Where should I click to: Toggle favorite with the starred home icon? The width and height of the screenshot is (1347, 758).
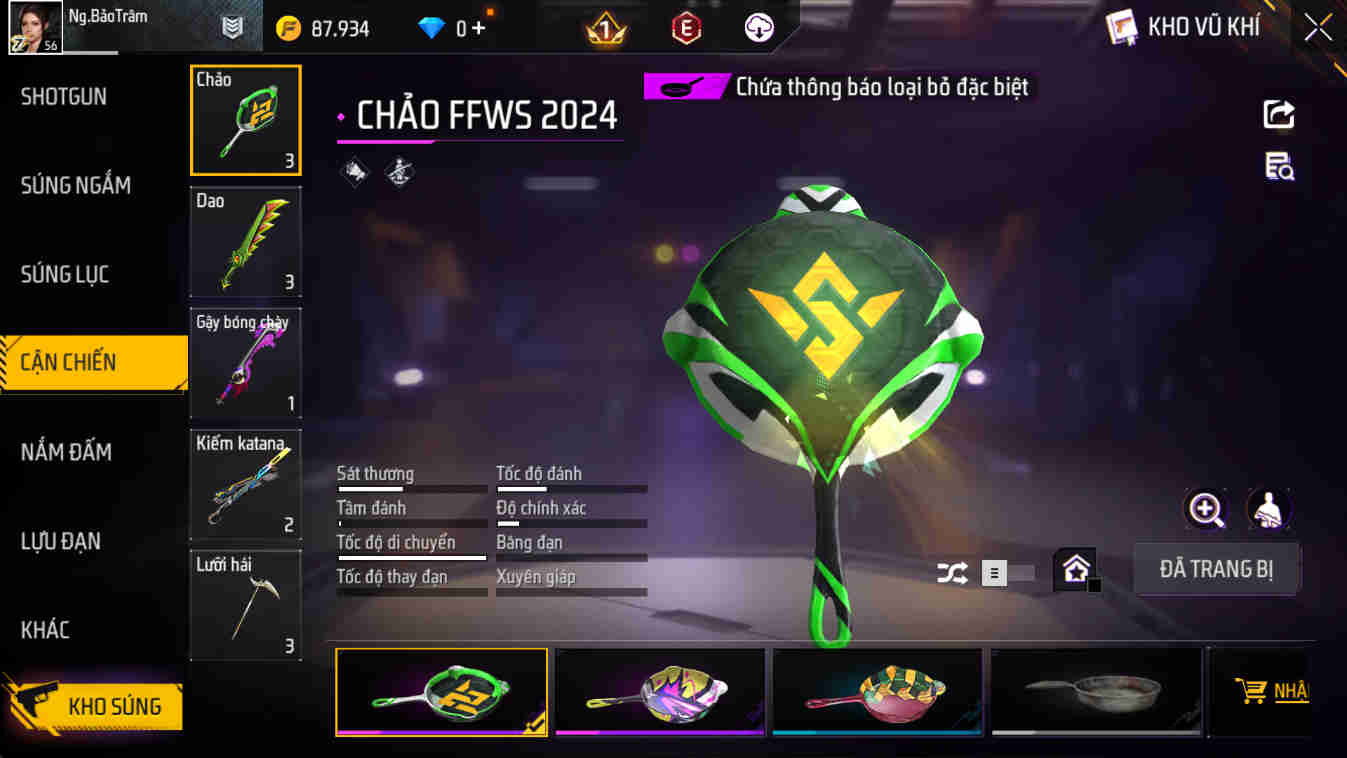pos(1076,569)
